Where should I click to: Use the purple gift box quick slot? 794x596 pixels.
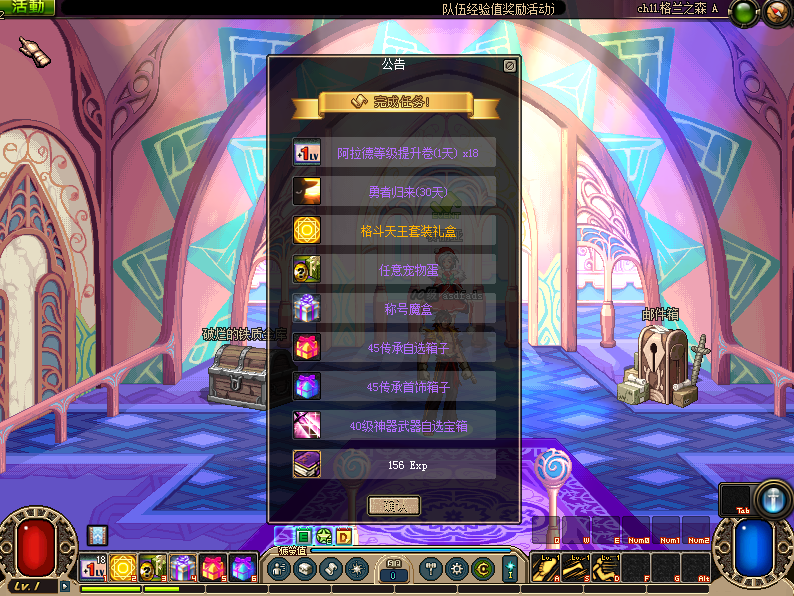click(x=183, y=568)
